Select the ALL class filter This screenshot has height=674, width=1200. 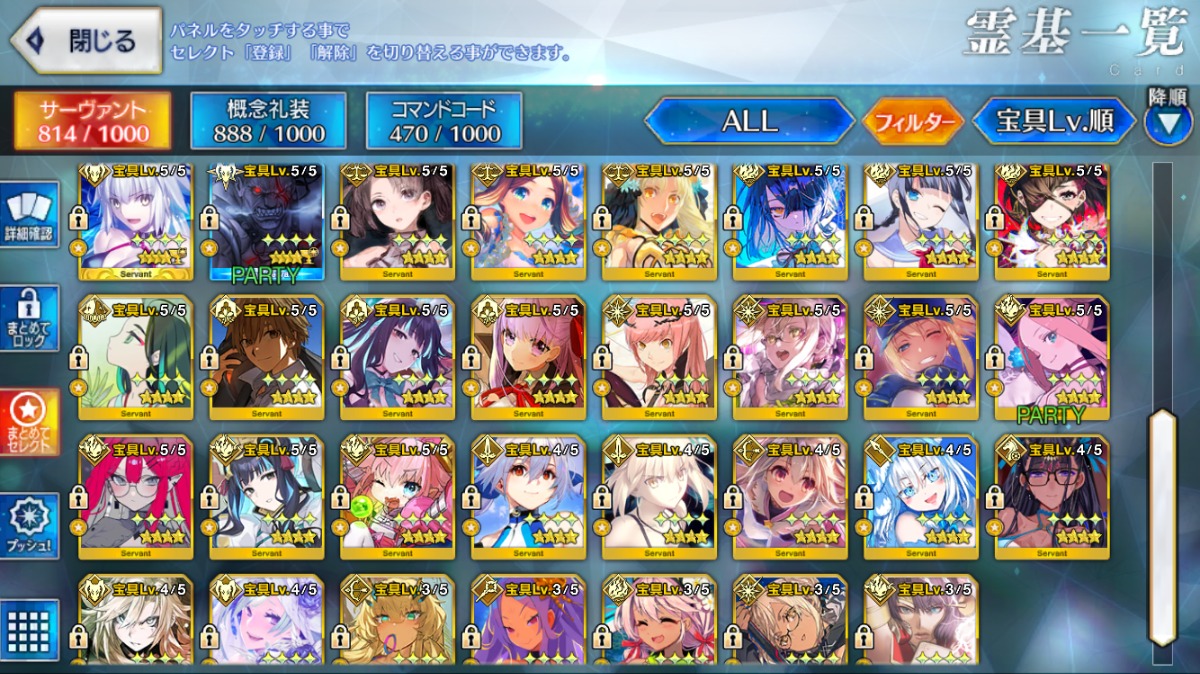748,122
